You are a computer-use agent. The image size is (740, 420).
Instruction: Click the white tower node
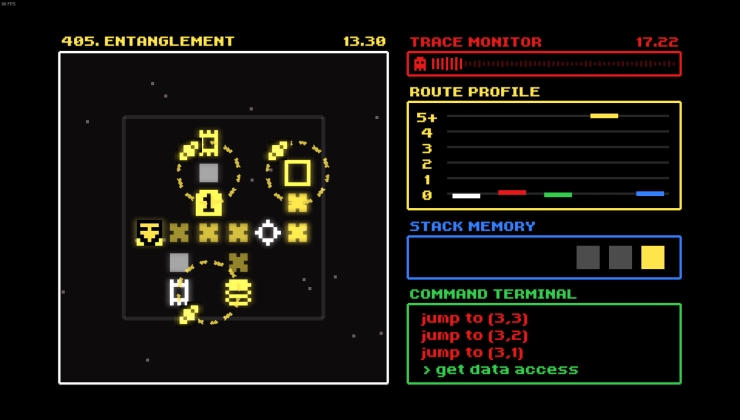click(179, 292)
